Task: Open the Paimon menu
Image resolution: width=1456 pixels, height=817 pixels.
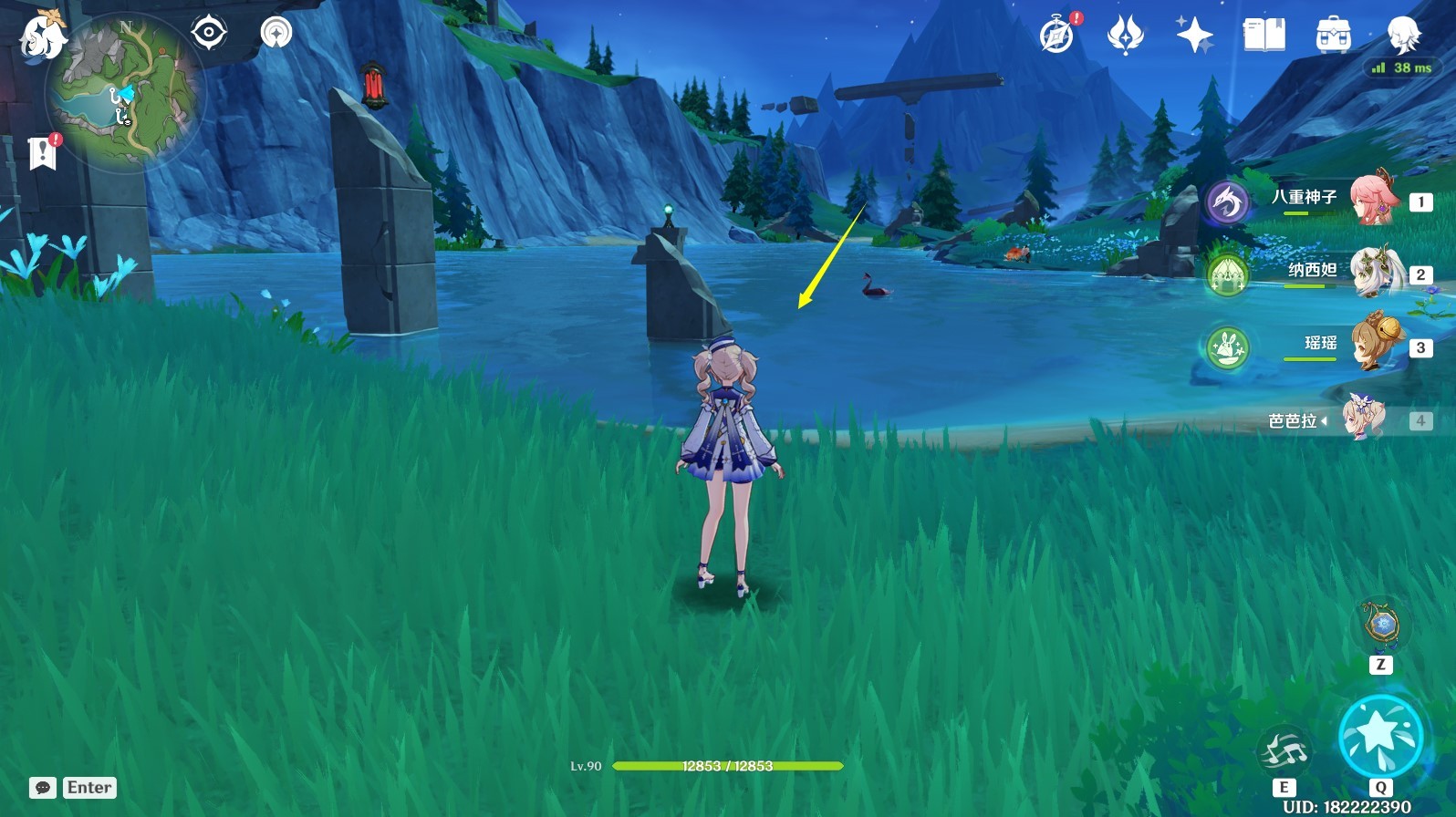Action: coord(42,36)
